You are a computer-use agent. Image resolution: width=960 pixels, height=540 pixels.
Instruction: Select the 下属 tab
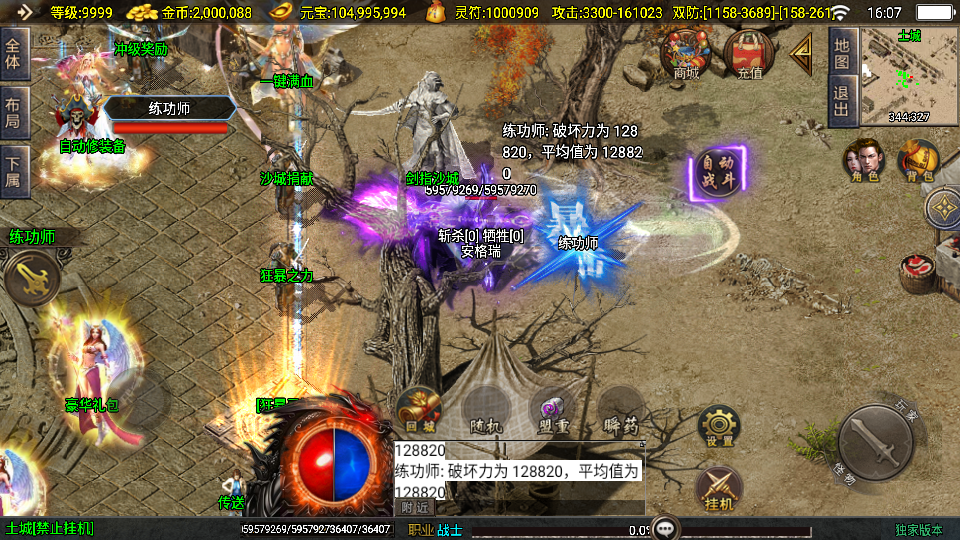14,171
